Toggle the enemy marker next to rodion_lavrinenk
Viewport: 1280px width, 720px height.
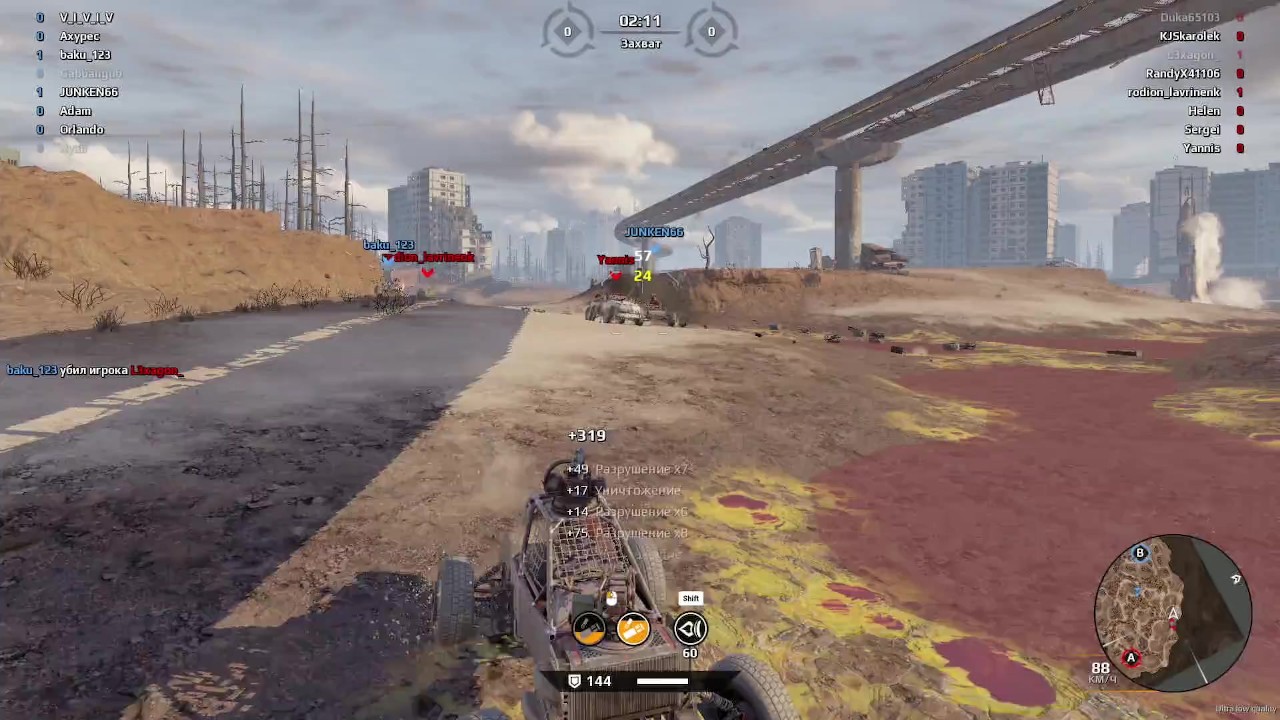[1240, 92]
